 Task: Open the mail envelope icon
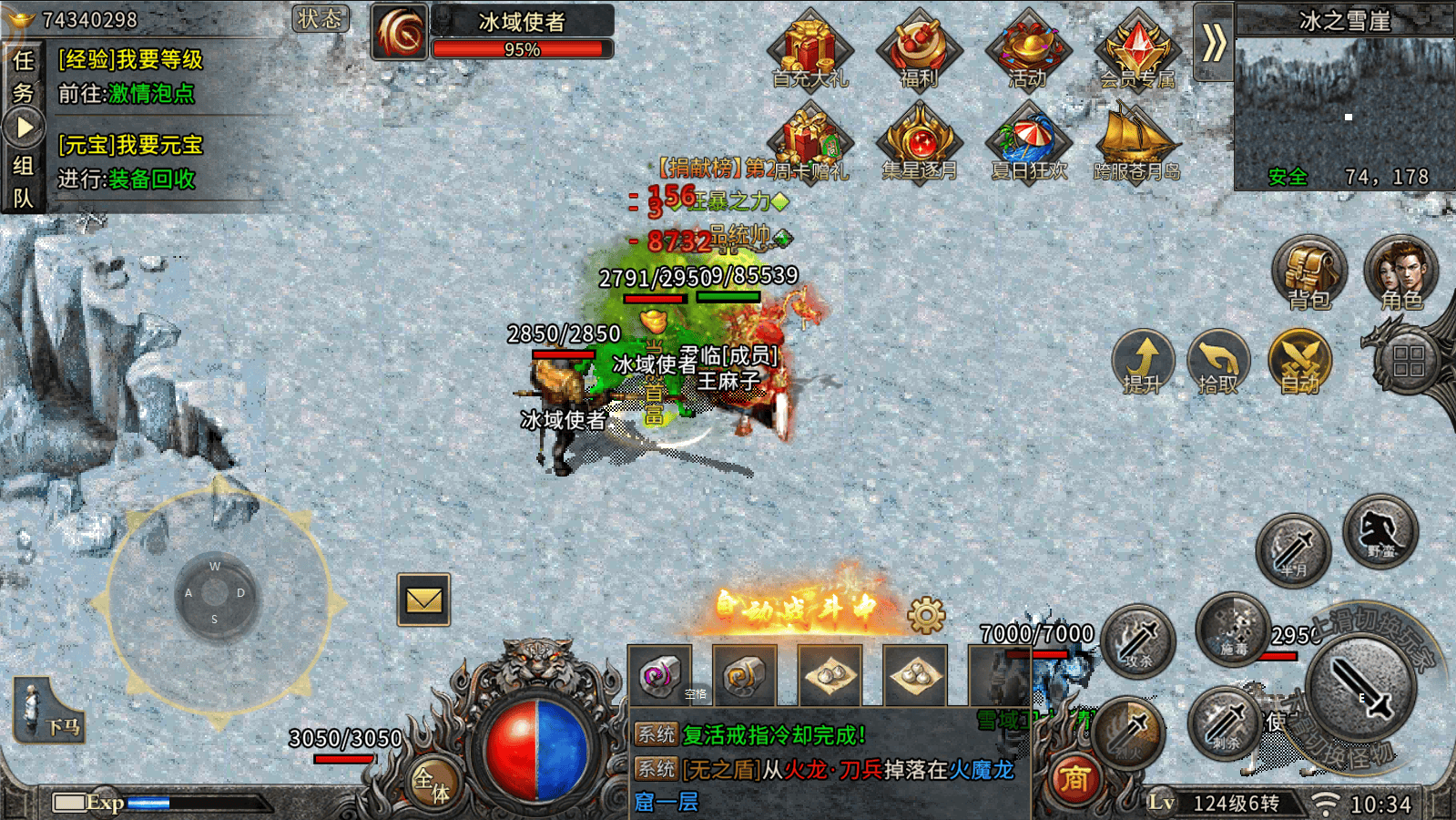pos(423,600)
